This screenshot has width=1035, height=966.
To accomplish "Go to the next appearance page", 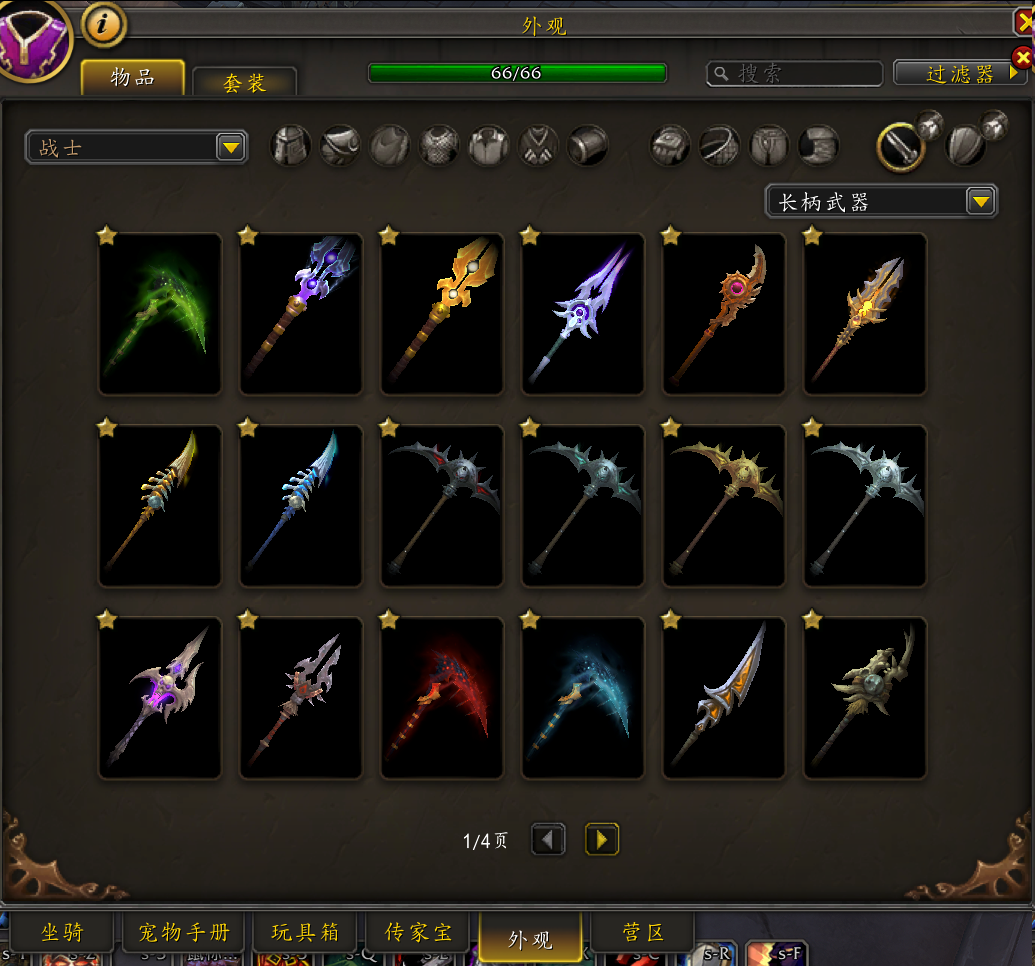I will [602, 840].
